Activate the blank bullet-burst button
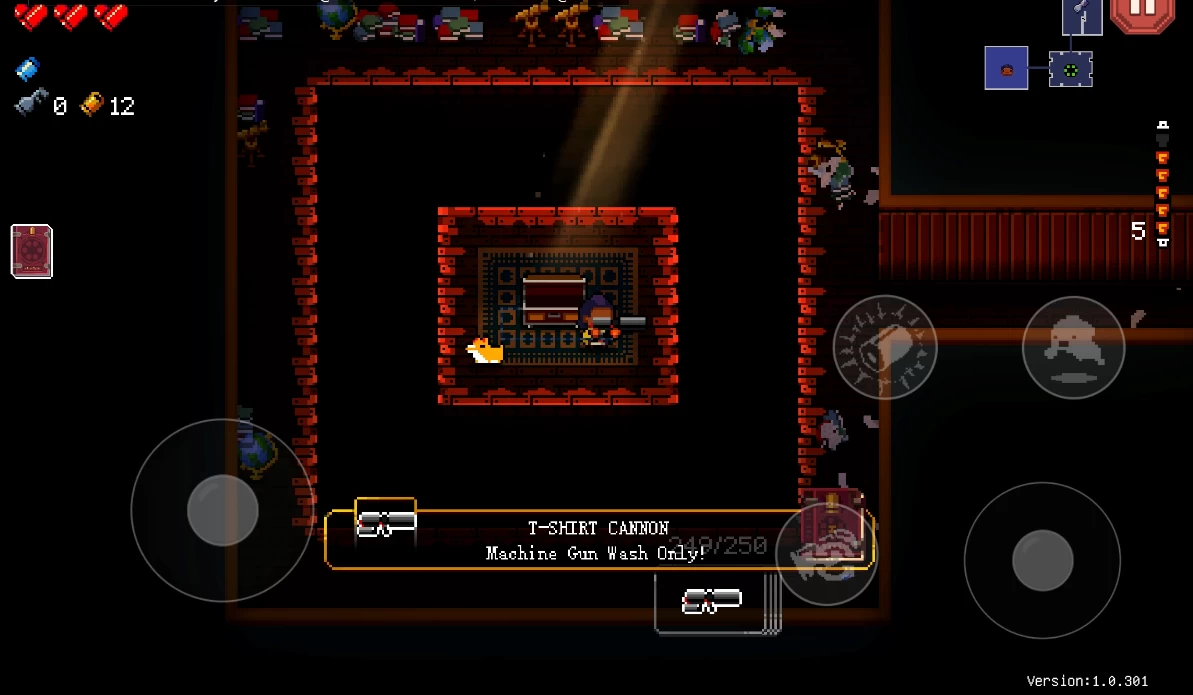 (x=885, y=347)
